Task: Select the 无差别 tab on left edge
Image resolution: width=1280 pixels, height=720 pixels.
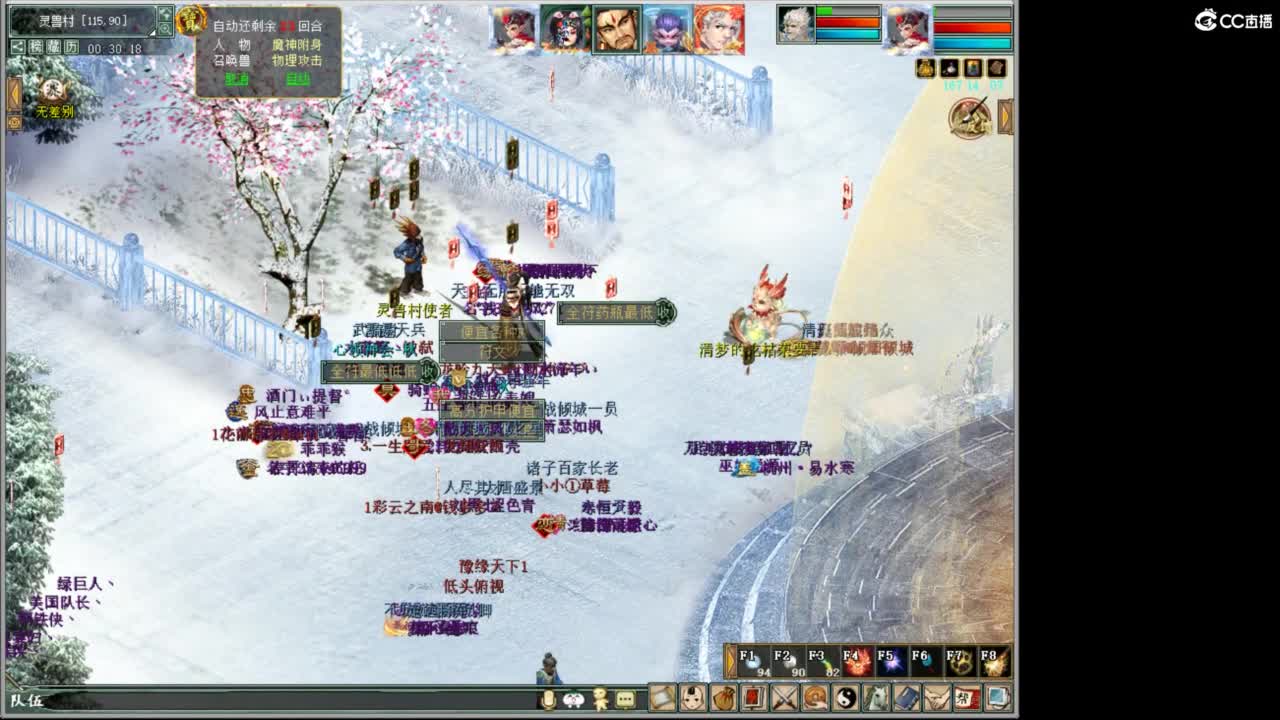Action: click(x=55, y=110)
